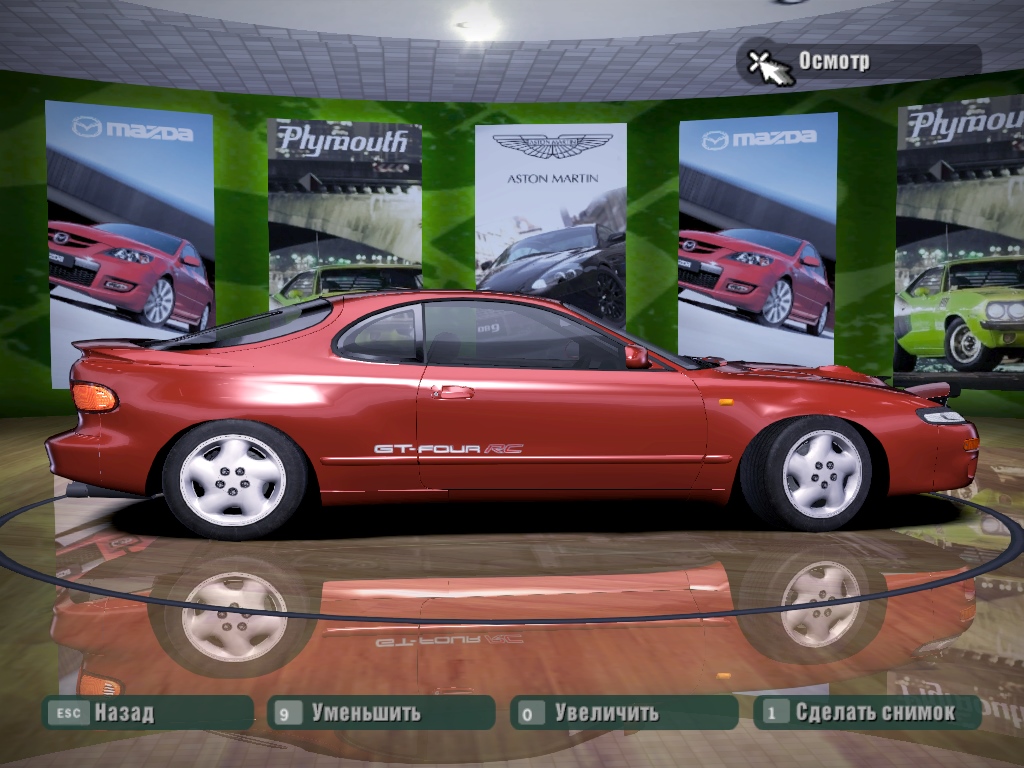This screenshot has height=768, width=1024.
Task: Zoom in using the Увеличить button
Action: click(623, 713)
